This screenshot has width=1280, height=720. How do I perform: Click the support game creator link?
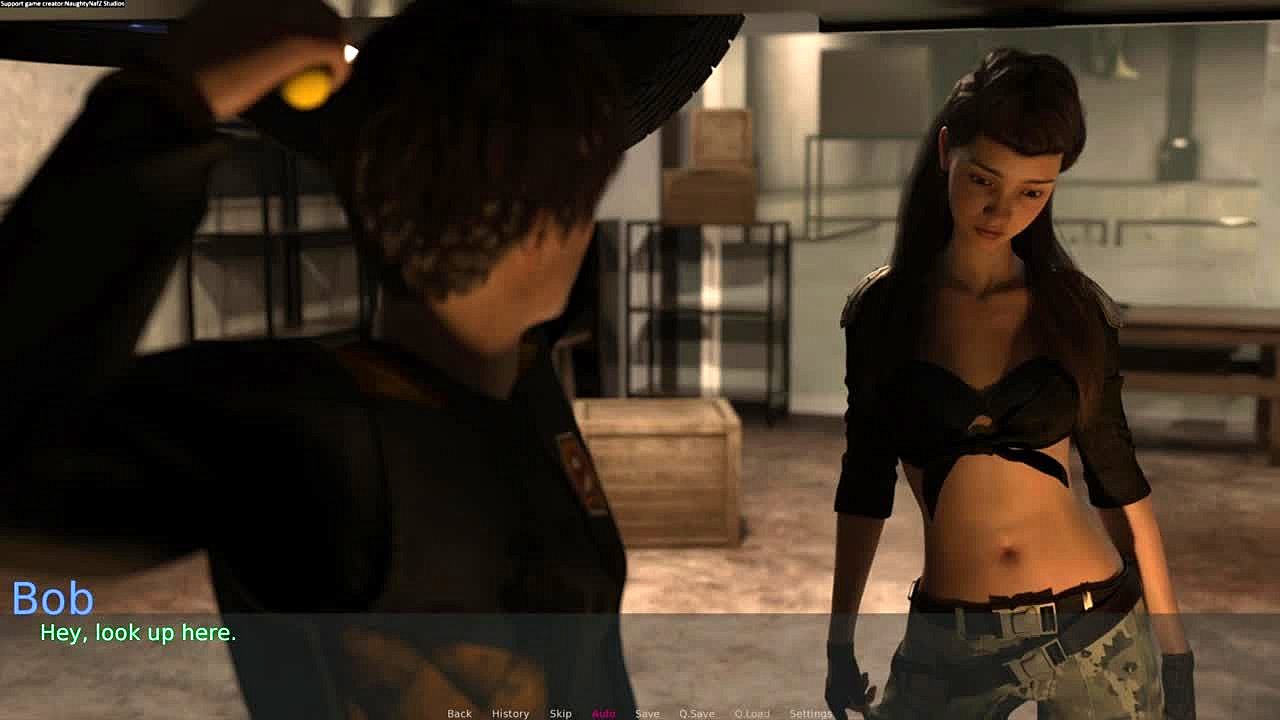point(63,4)
